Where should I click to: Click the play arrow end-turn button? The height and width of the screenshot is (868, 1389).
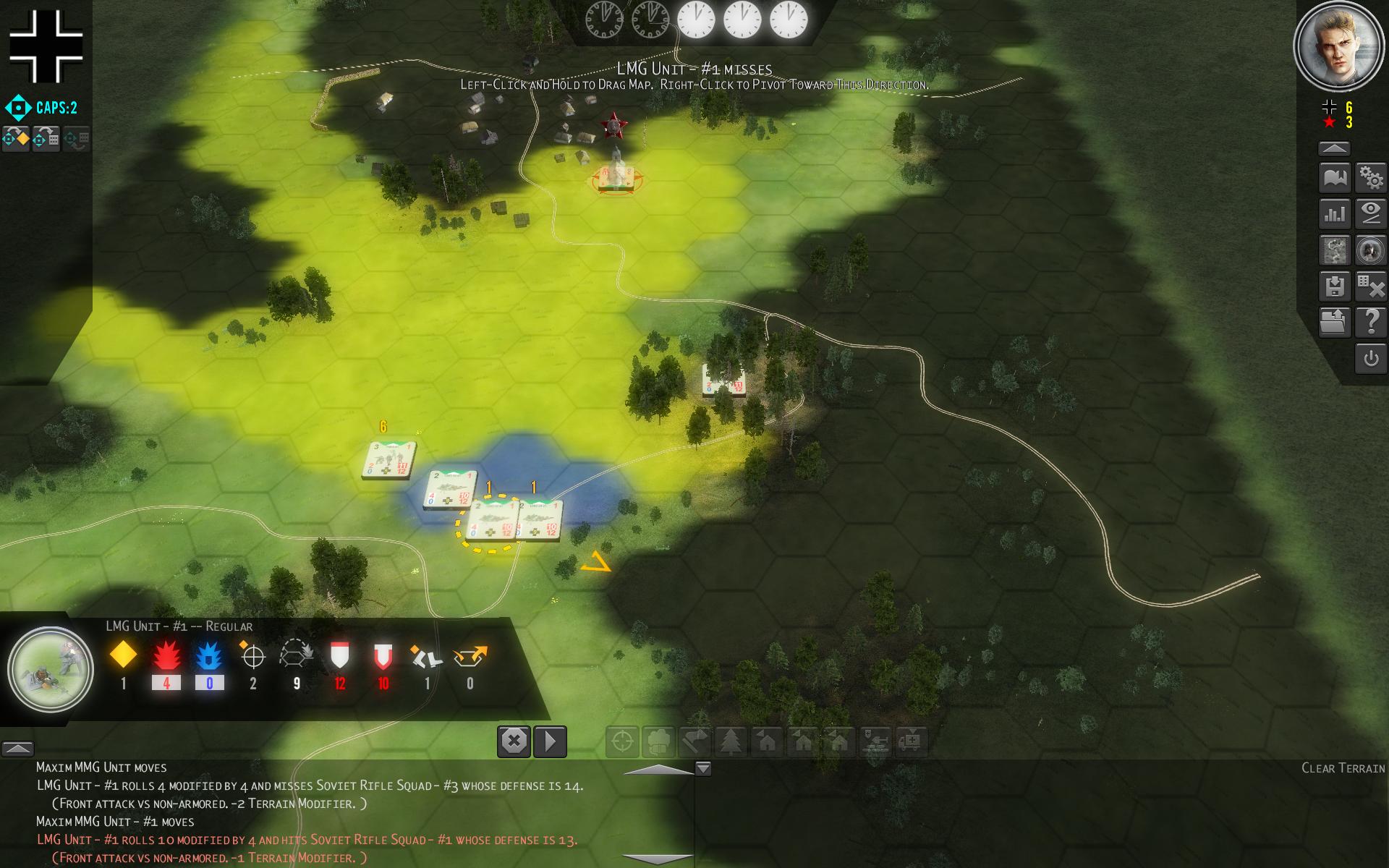pyautogui.click(x=550, y=741)
